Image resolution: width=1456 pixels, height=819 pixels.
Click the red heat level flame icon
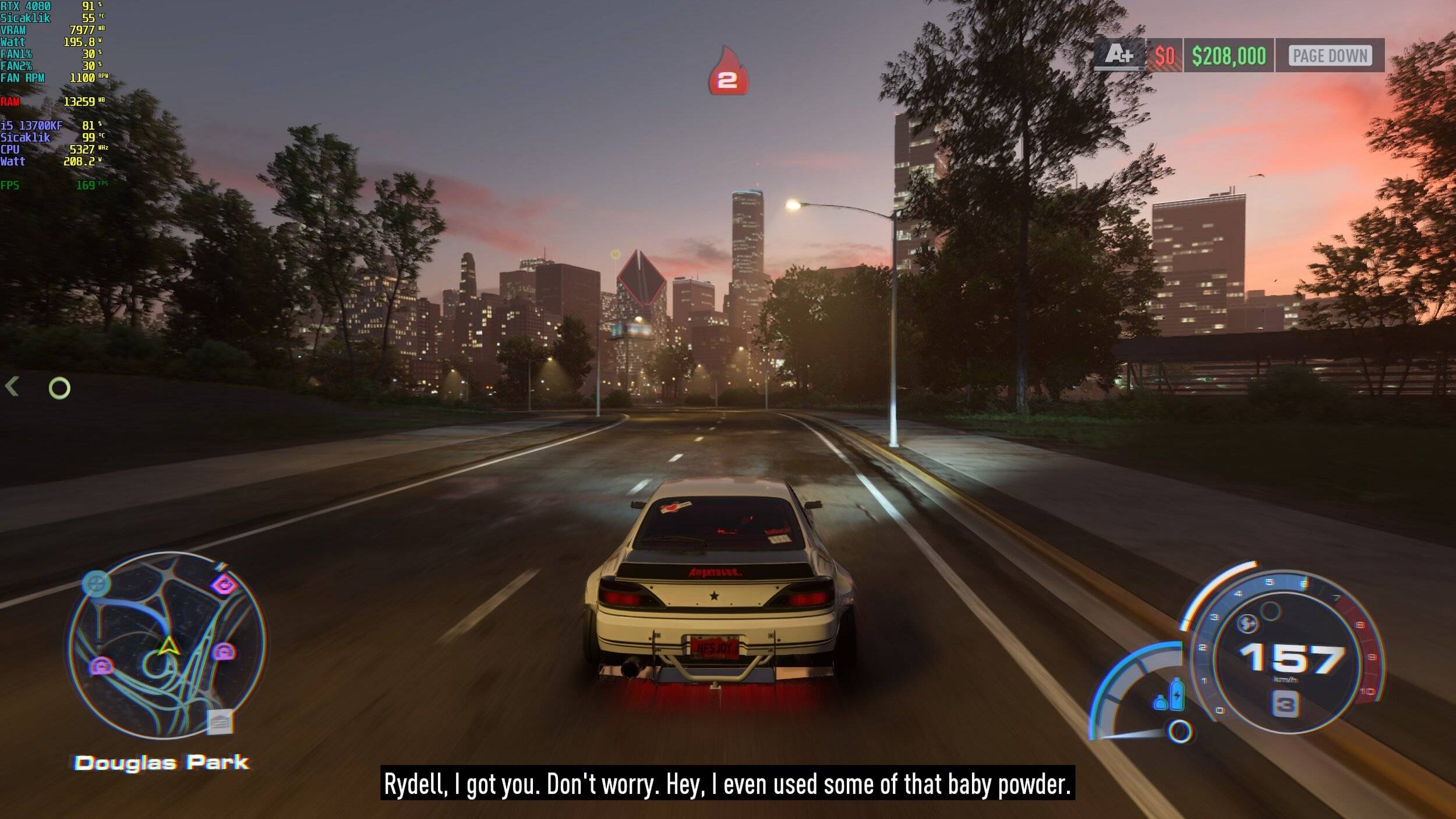[727, 72]
